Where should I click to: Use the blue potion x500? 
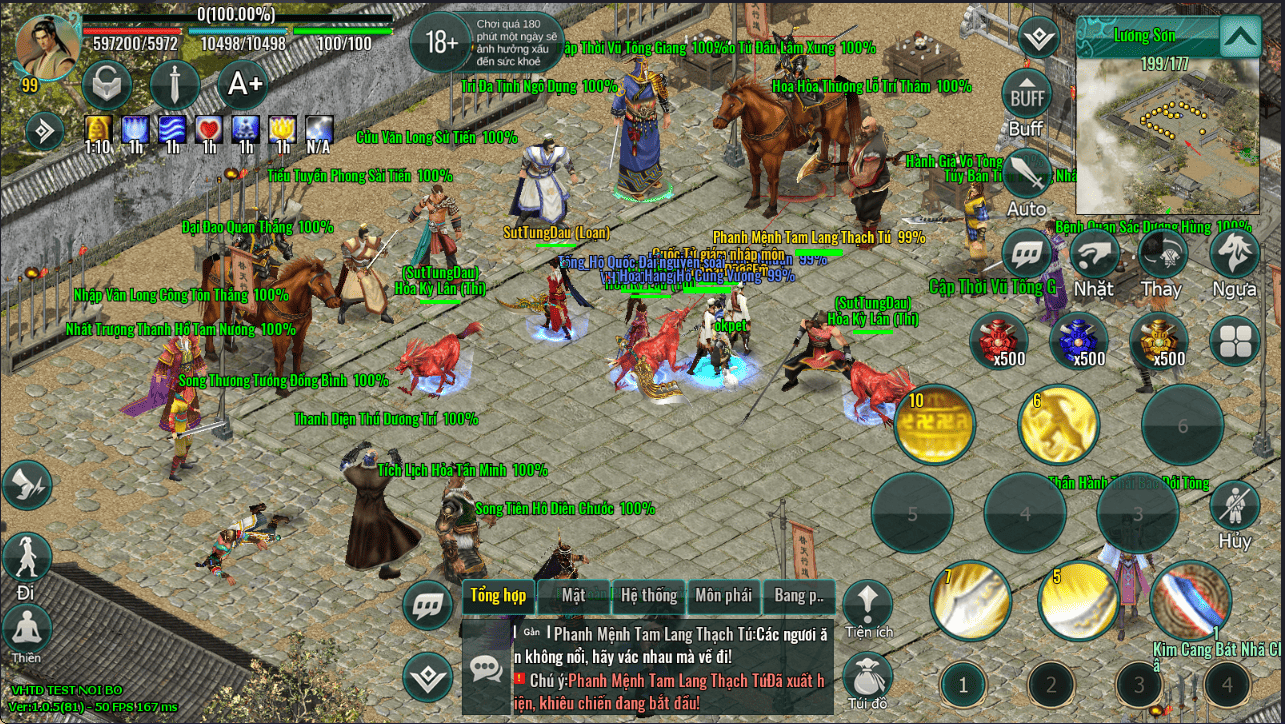point(1079,338)
